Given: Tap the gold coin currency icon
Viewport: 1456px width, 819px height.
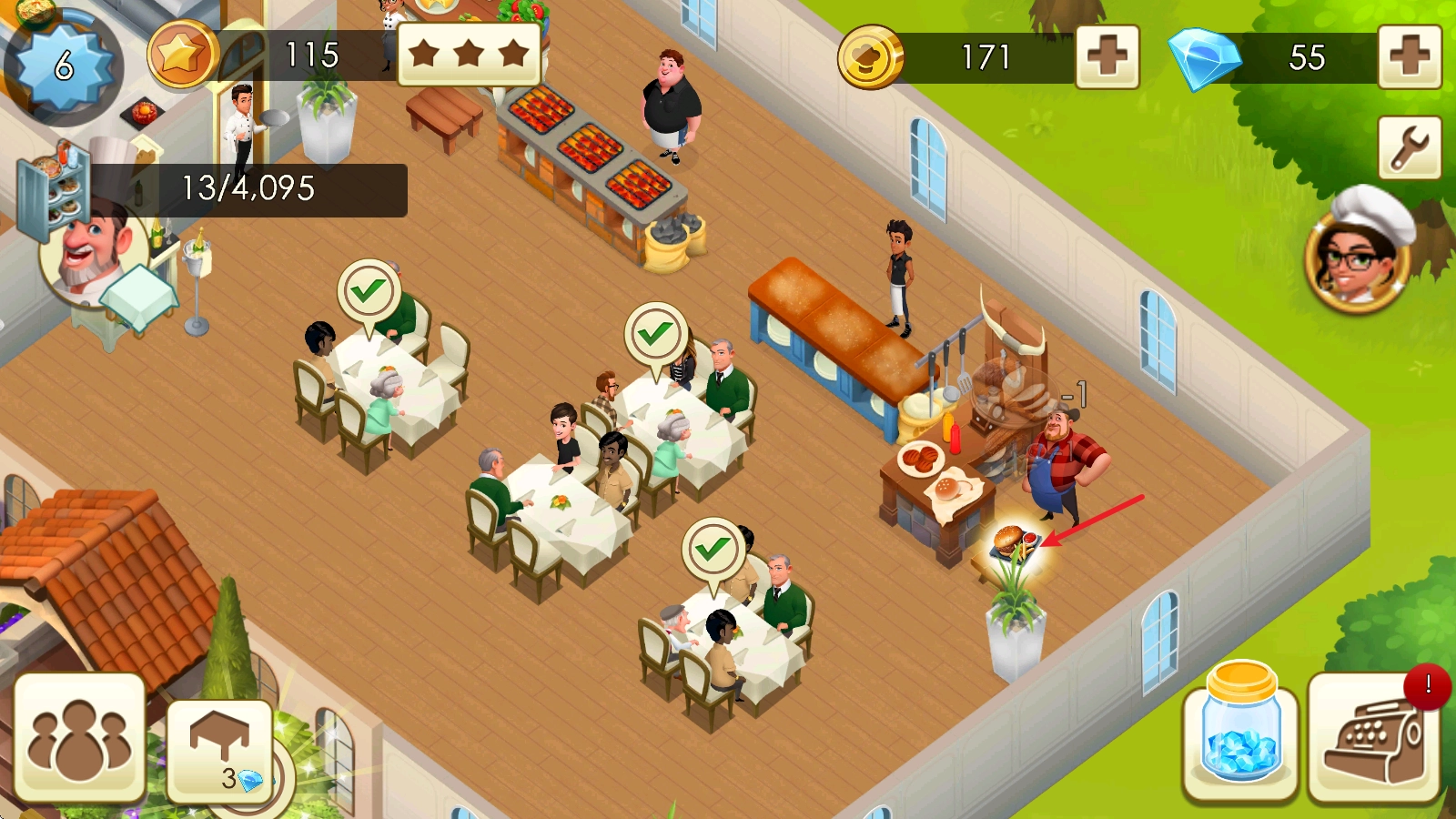Looking at the screenshot, I should coord(870,57).
